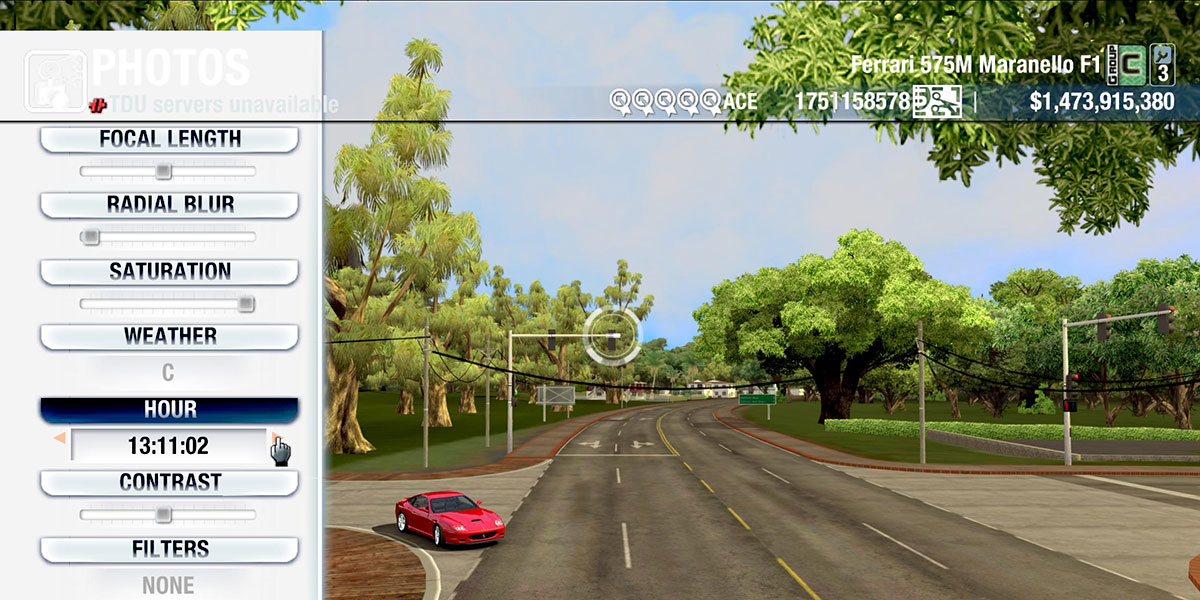Click the Contrast slider handle
The image size is (1200, 600).
[x=163, y=515]
